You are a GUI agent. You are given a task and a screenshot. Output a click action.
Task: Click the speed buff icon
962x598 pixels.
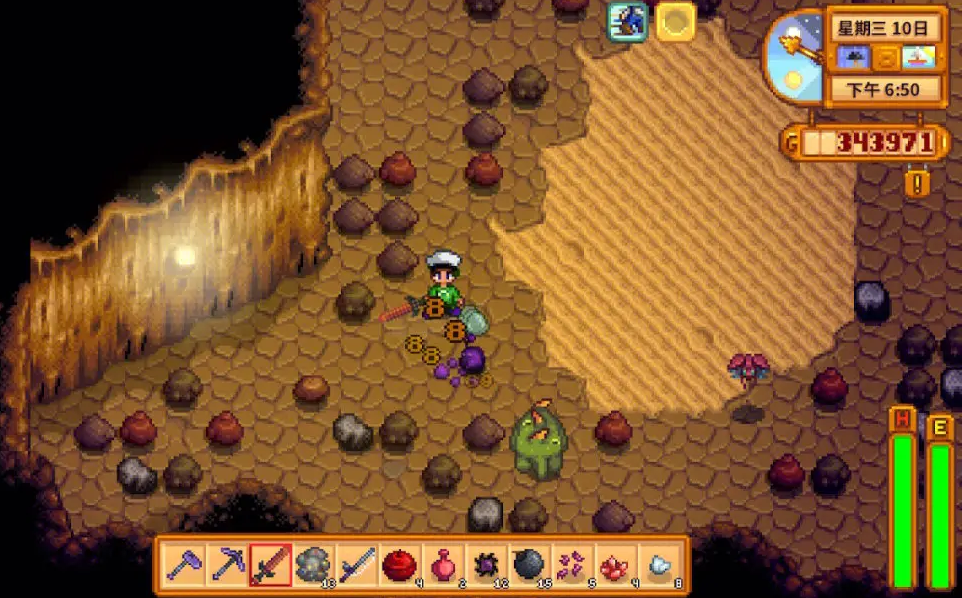click(x=628, y=22)
